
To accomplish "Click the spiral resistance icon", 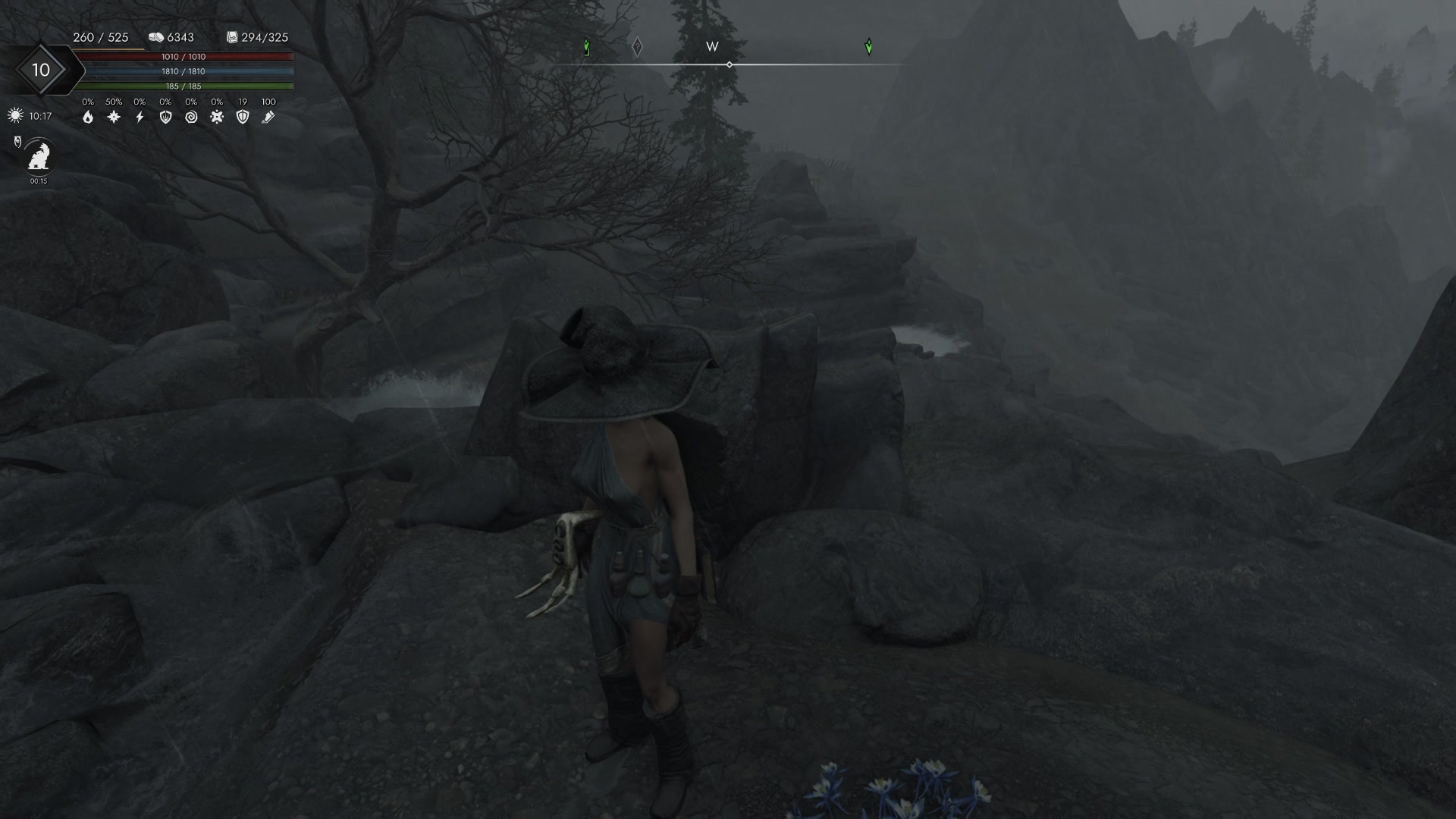I will [191, 118].
